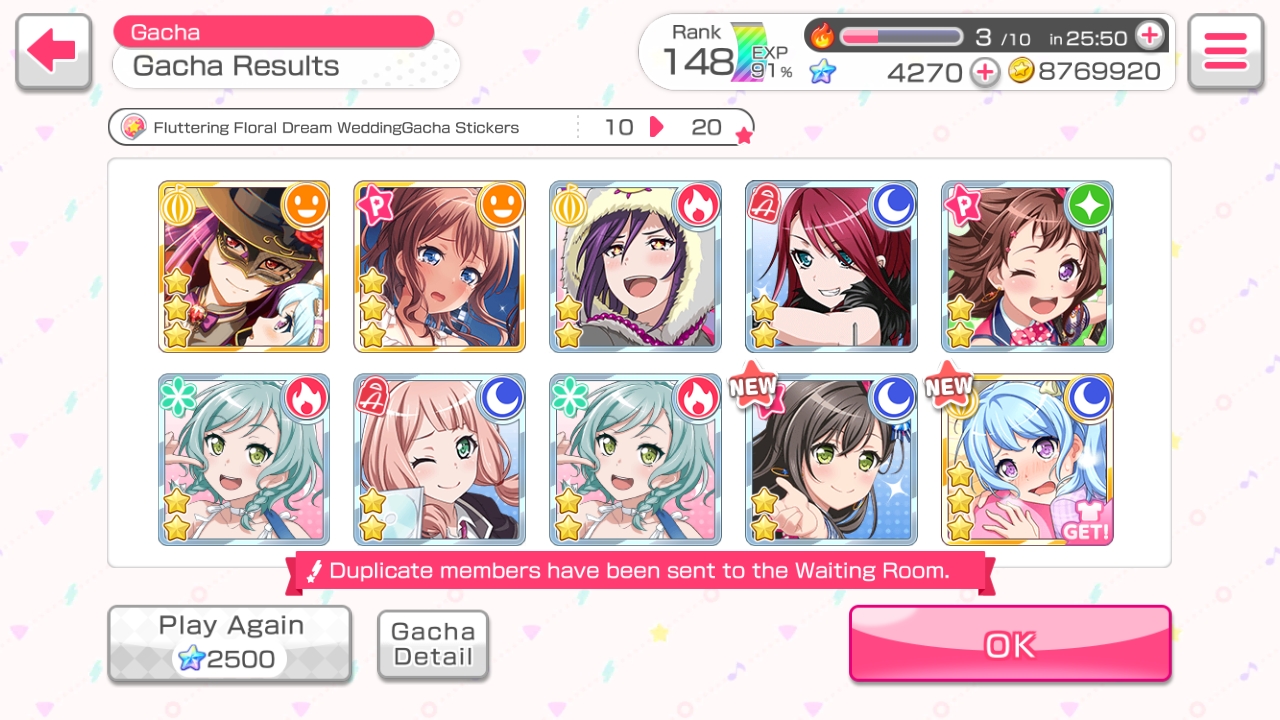This screenshot has width=1280, height=720.
Task: Add stamina with the flame bar plus
Action: coord(1150,36)
